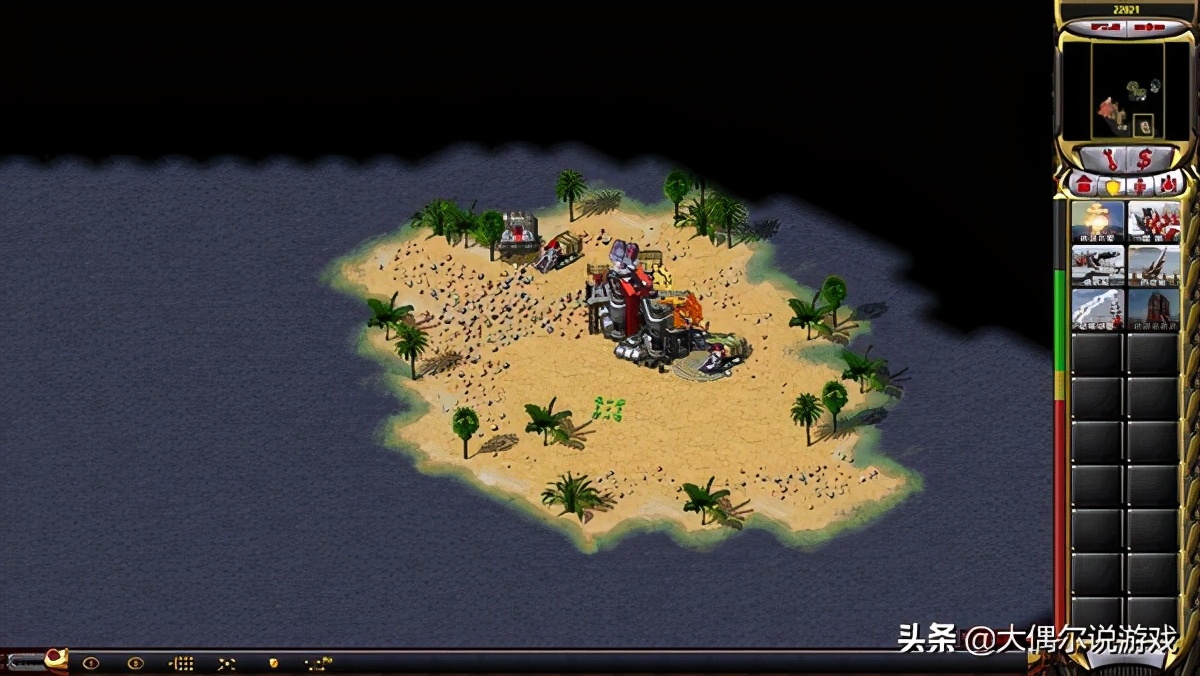Toggle the dollar-sign sell mode
This screenshot has height=676, width=1200.
point(1143,159)
